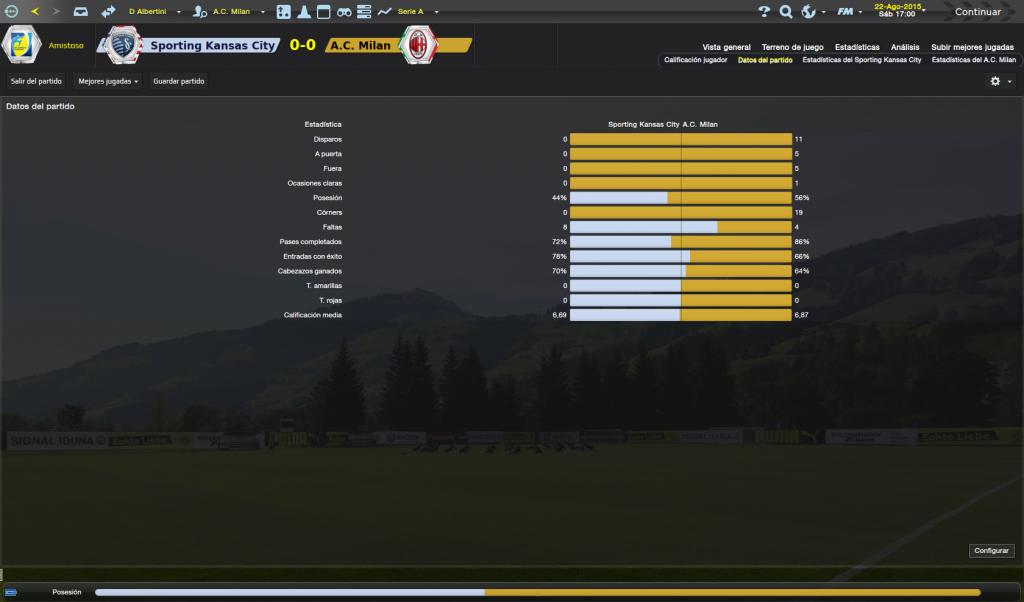This screenshot has width=1024, height=602.
Task: Open the Terreno de juego view
Action: [792, 47]
